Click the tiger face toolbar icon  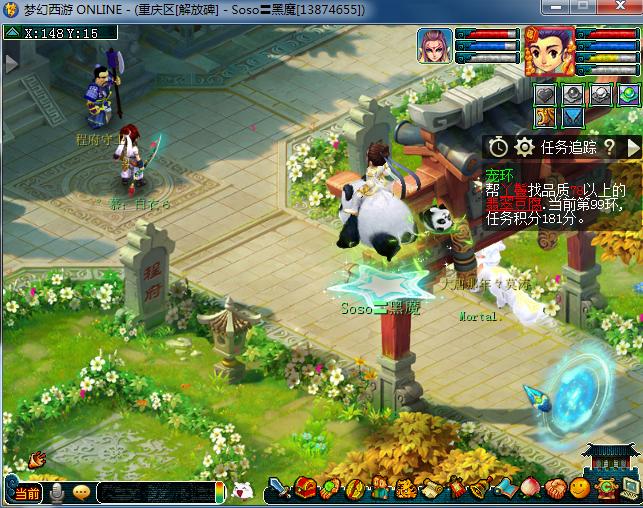point(406,490)
